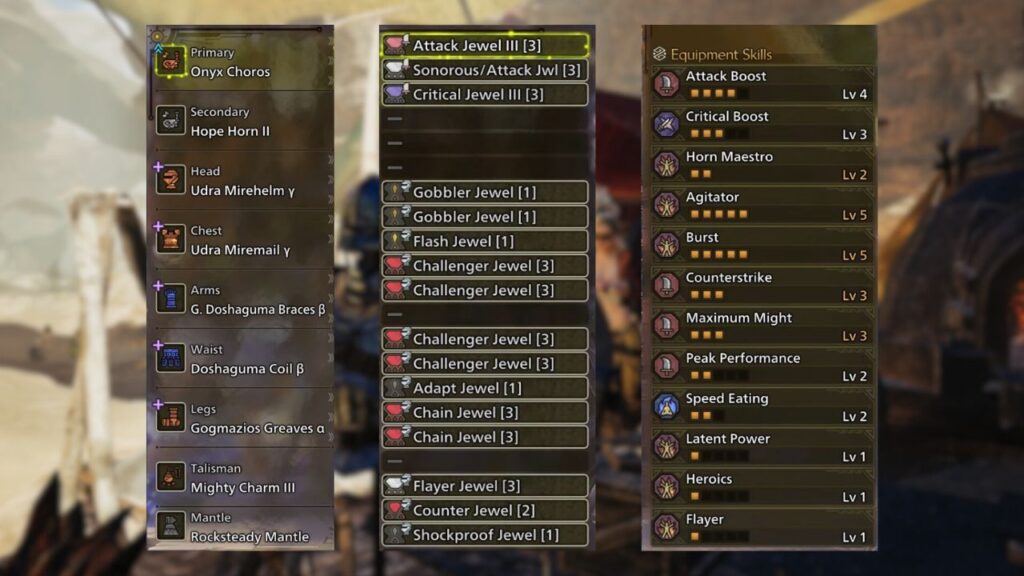Select the Doshaguma Coil waist armor
Image resolution: width=1024 pixels, height=576 pixels.
240,359
